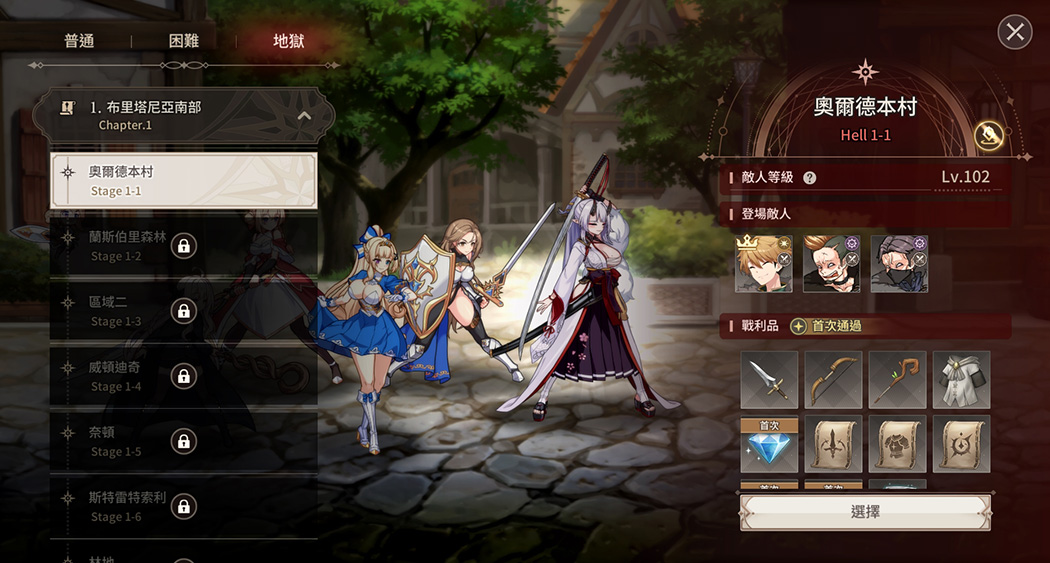Choose locked stage 1-6 斯特雷特索利
Image resolution: width=1050 pixels, height=563 pixels.
(184, 506)
